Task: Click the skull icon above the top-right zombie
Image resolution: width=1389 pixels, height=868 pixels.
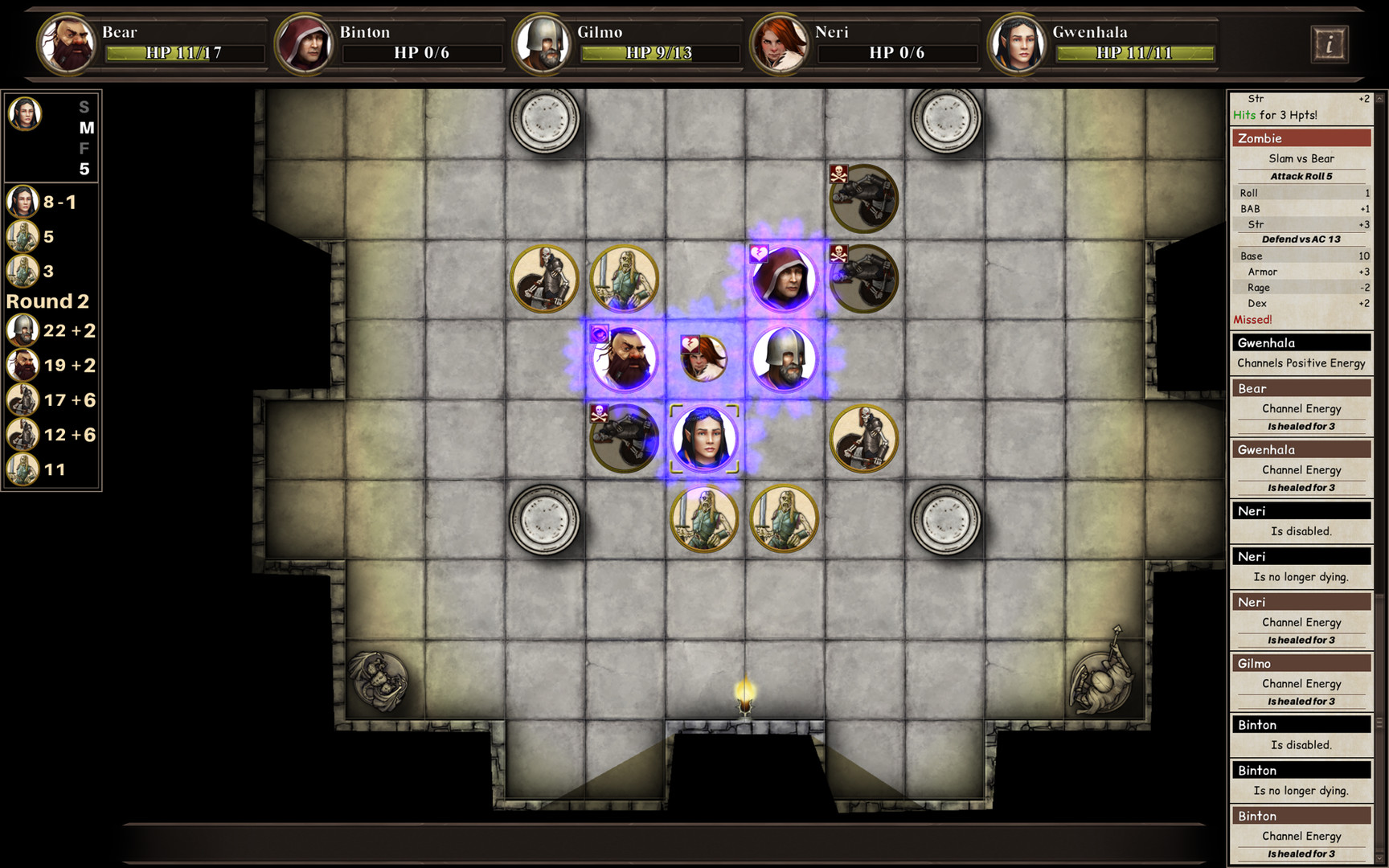Action: 839,175
